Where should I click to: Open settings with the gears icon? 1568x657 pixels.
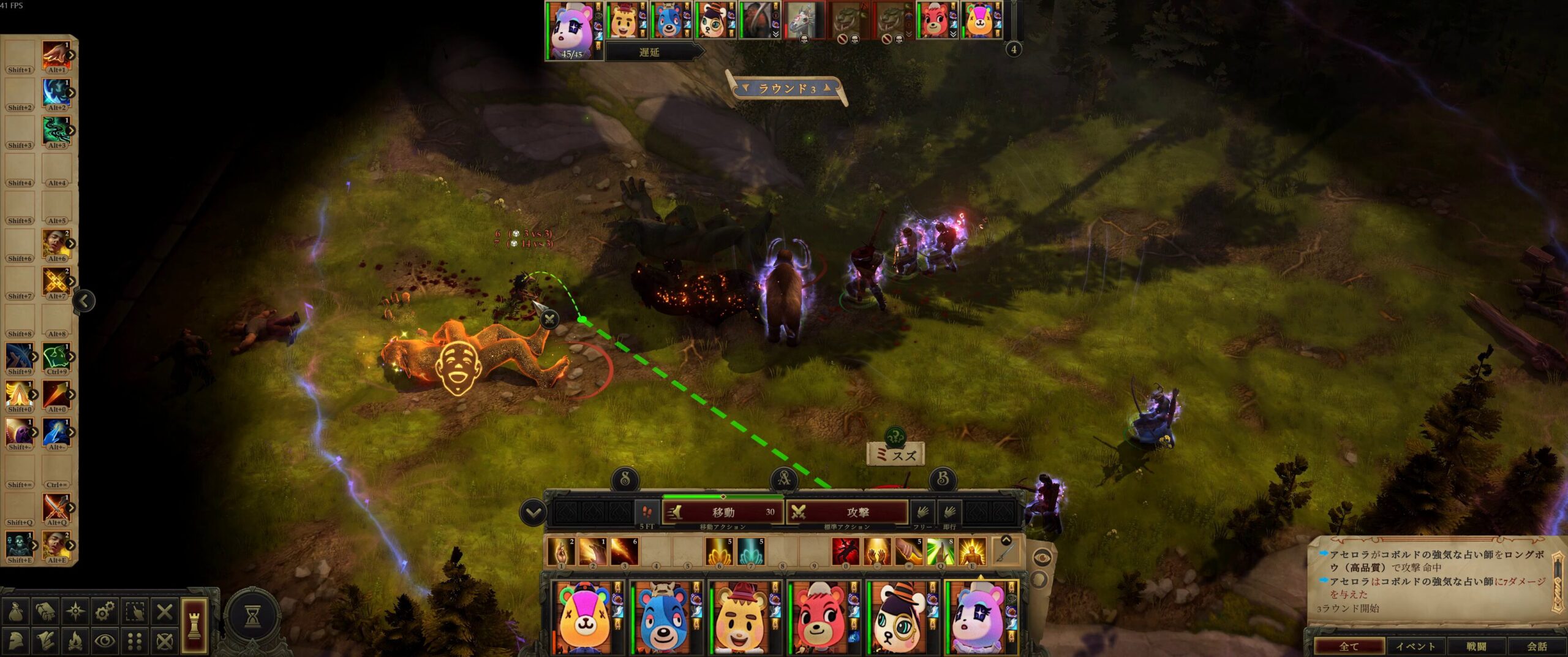pos(105,611)
